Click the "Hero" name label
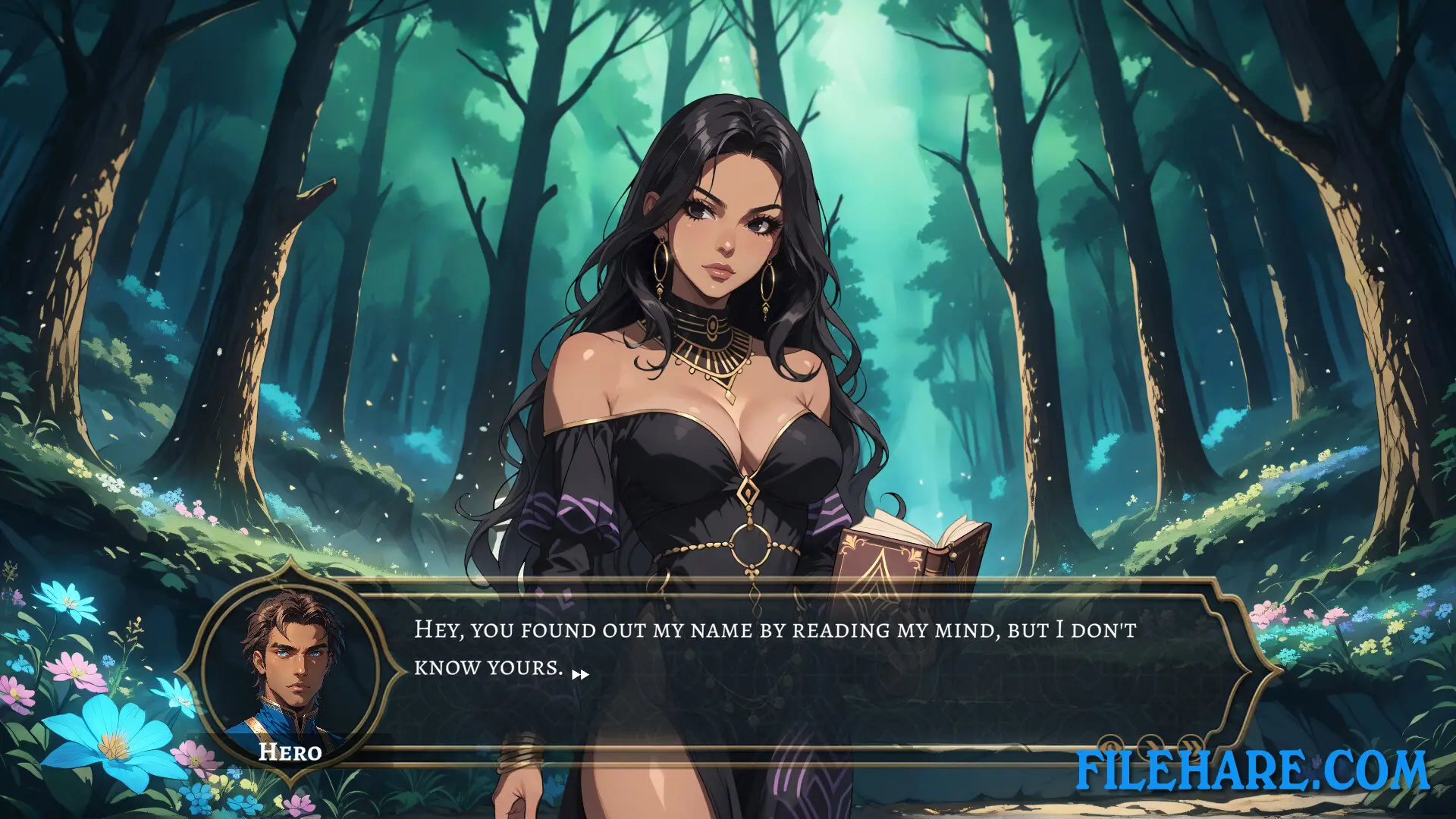Screen dimensions: 1456x819 [x=290, y=753]
